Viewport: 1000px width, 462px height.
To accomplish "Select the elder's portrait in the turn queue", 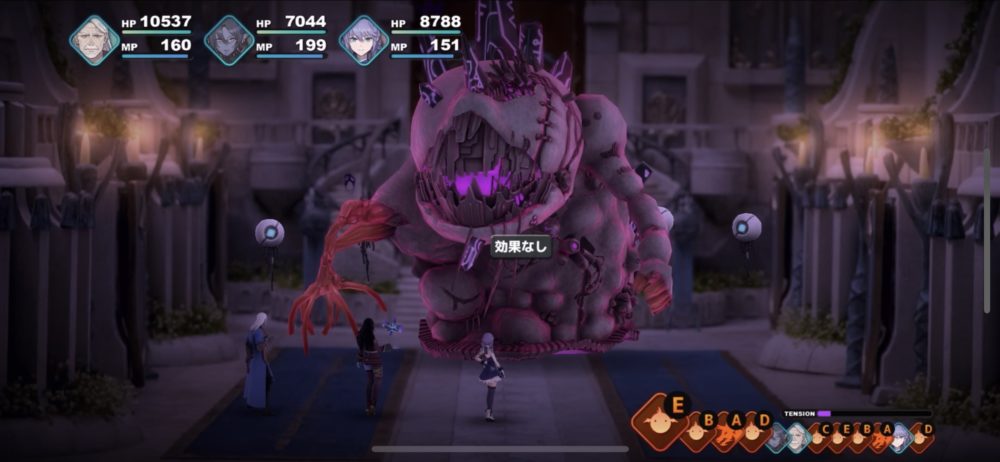I will click(x=796, y=436).
